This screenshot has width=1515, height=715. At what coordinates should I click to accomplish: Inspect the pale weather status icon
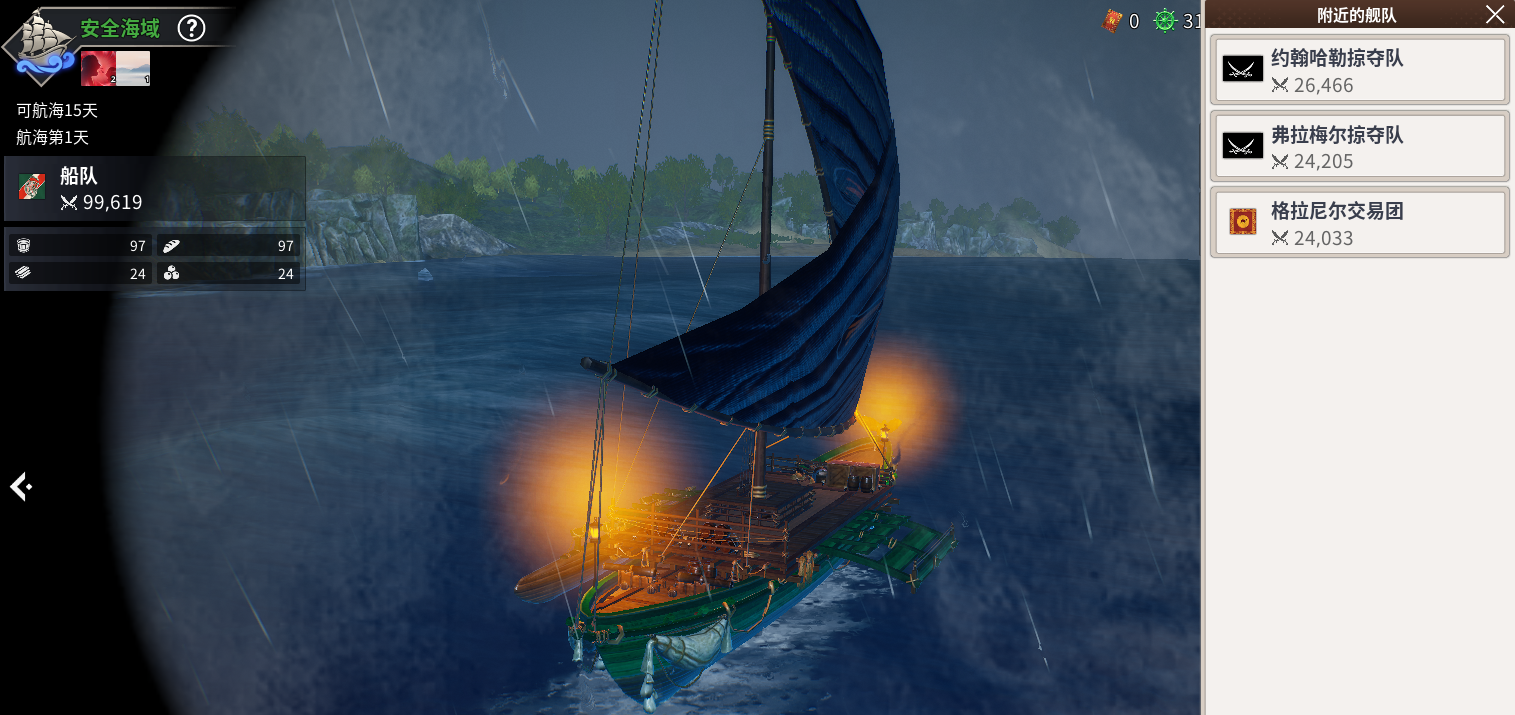point(134,68)
